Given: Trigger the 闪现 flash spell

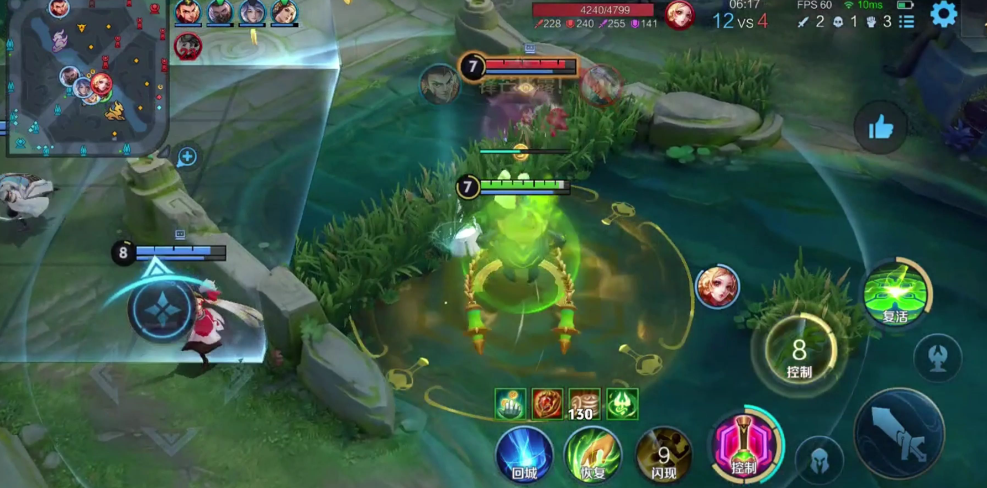Looking at the screenshot, I should (664, 454).
